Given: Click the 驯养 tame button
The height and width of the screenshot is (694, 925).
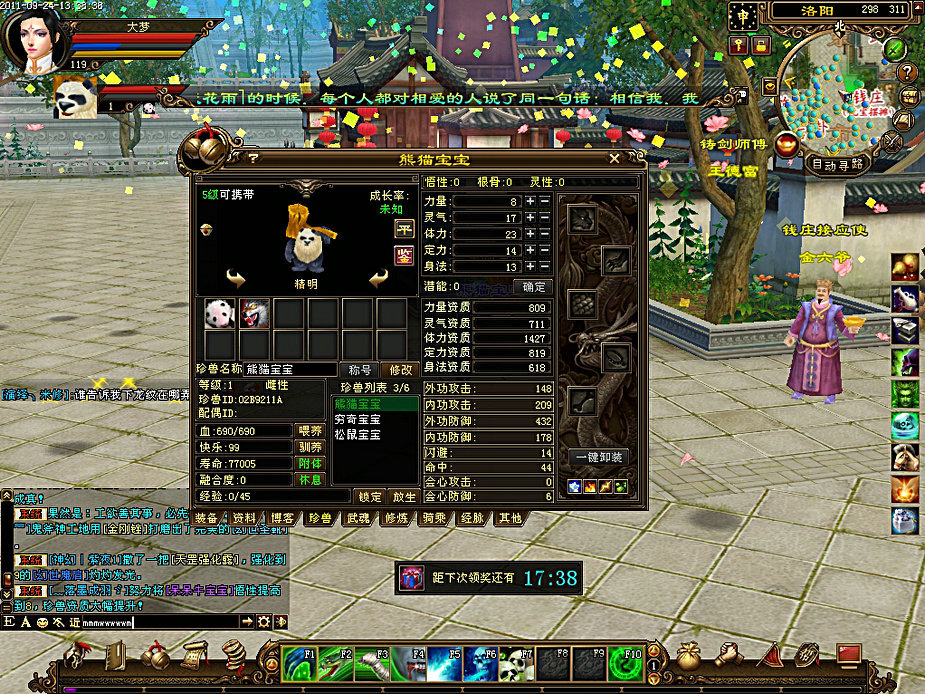Looking at the screenshot, I should (311, 447).
